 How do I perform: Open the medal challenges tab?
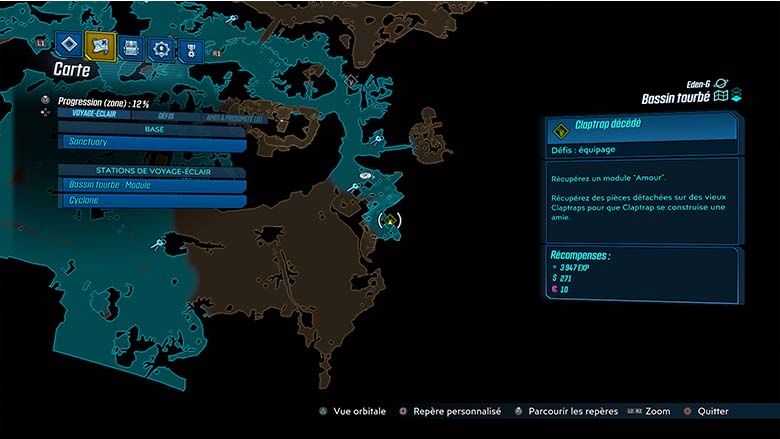(x=189, y=50)
